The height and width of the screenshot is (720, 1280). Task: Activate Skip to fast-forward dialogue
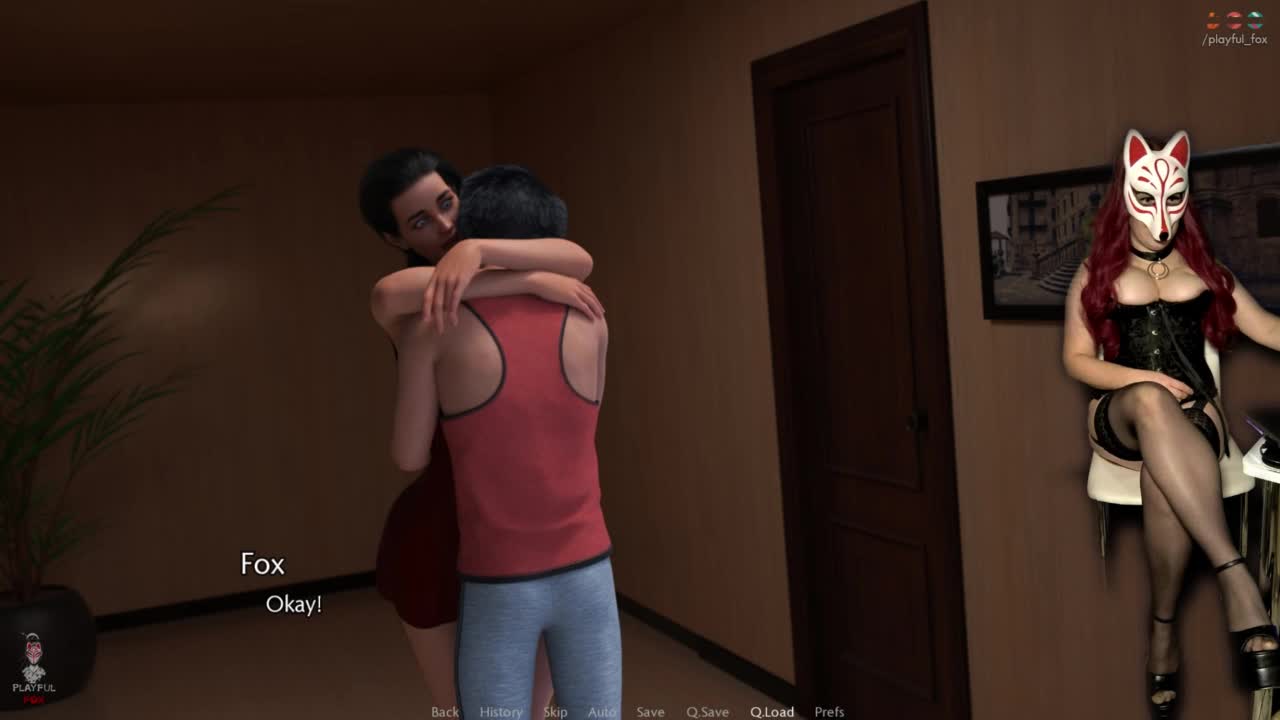pyautogui.click(x=555, y=712)
